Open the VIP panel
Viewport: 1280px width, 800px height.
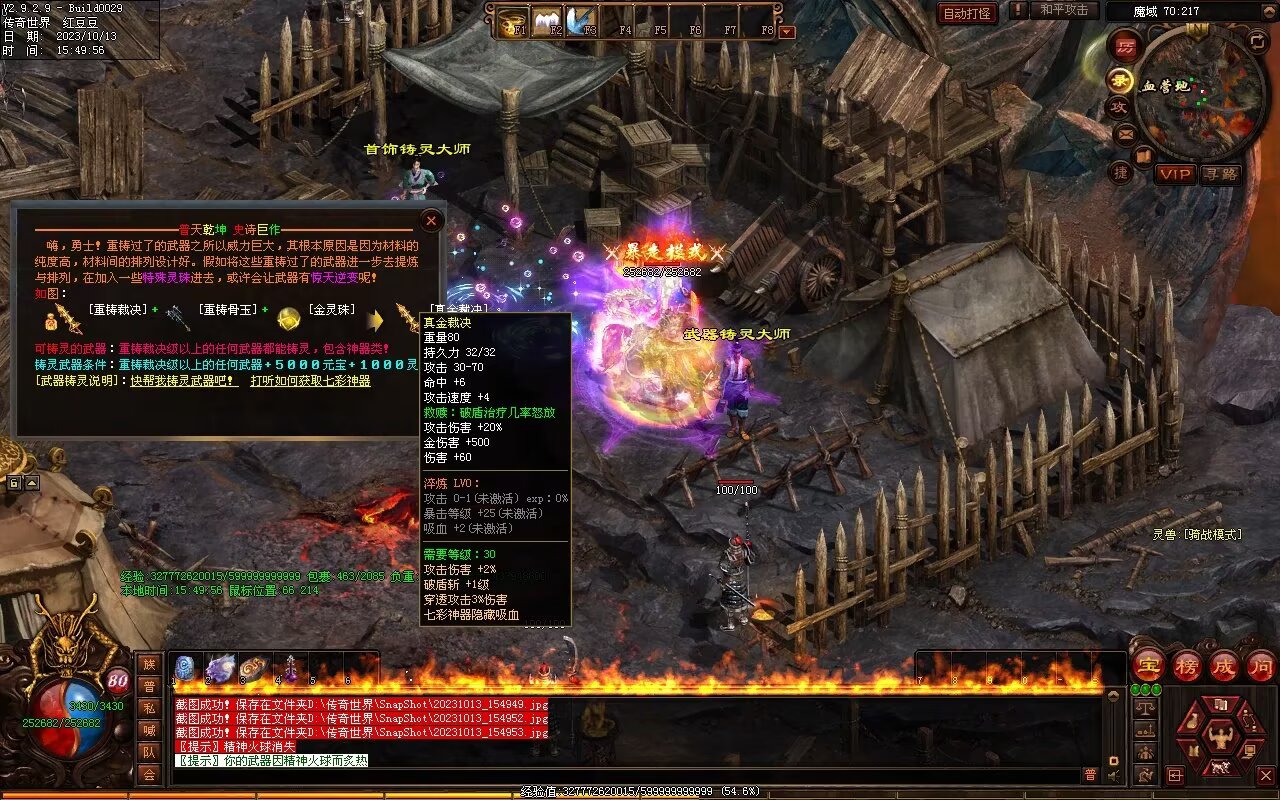1176,174
